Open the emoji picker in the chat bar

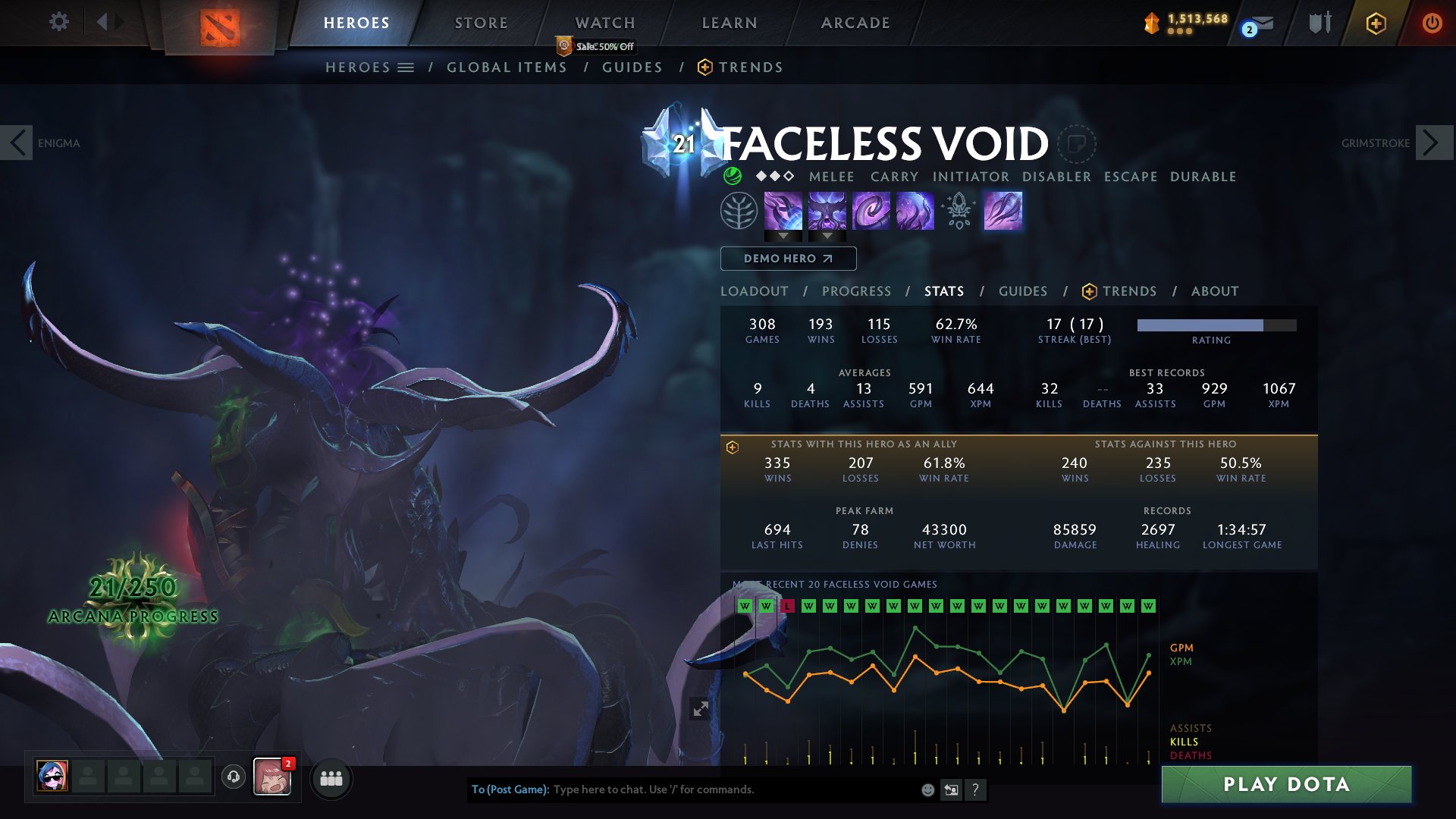[x=927, y=789]
